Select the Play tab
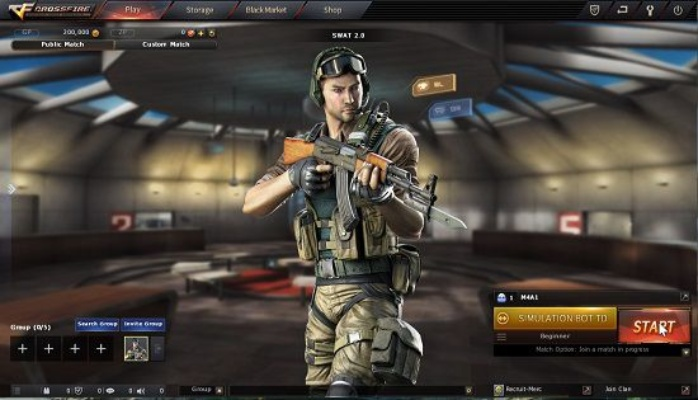 tap(133, 9)
